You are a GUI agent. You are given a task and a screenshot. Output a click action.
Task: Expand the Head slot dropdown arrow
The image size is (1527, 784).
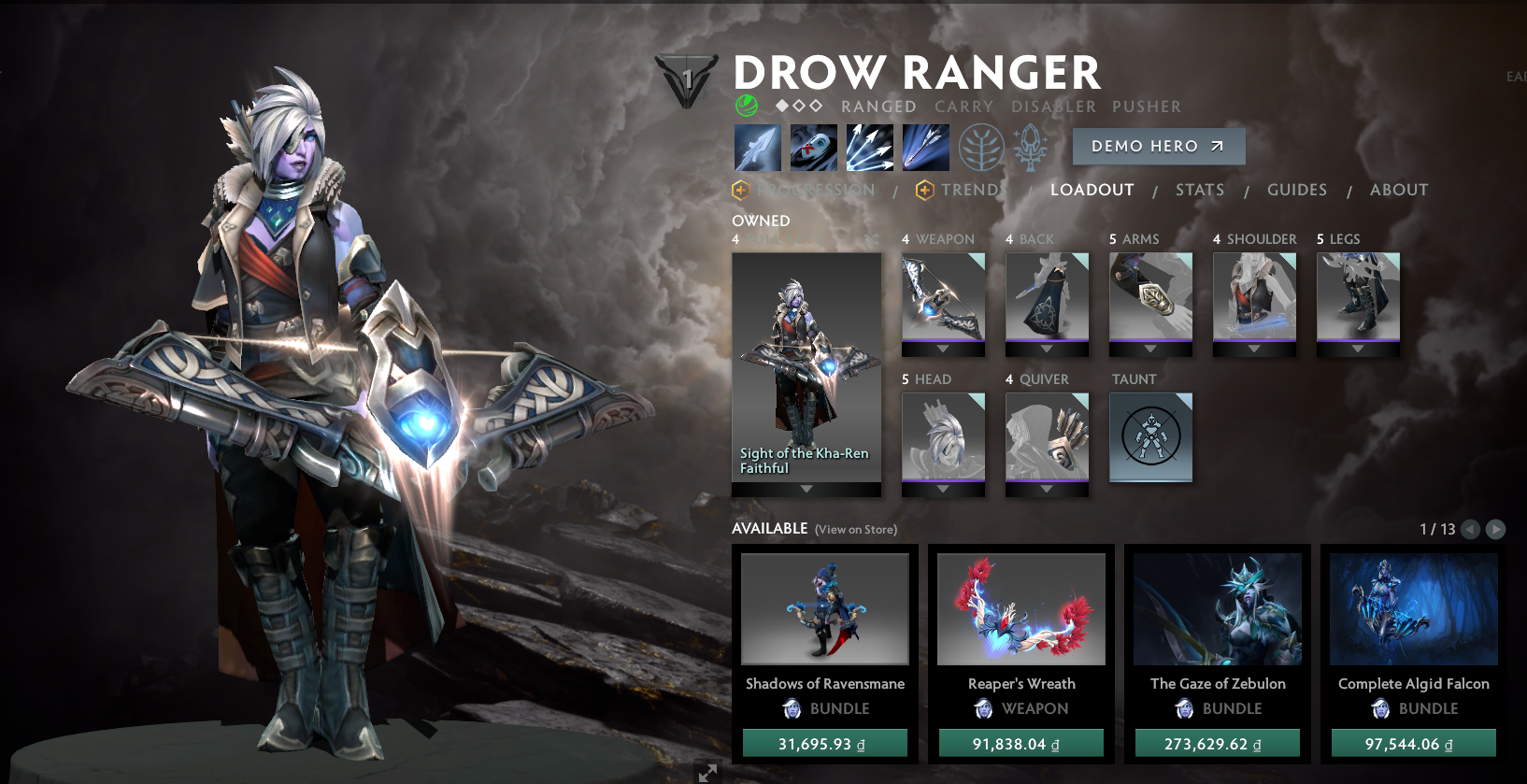tap(942, 489)
